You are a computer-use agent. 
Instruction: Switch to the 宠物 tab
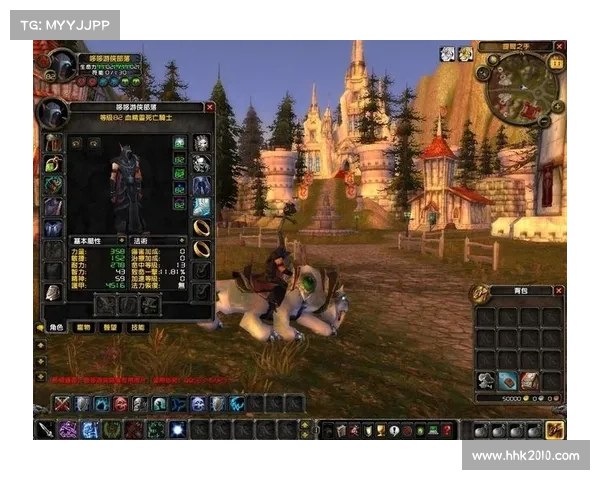tap(84, 328)
